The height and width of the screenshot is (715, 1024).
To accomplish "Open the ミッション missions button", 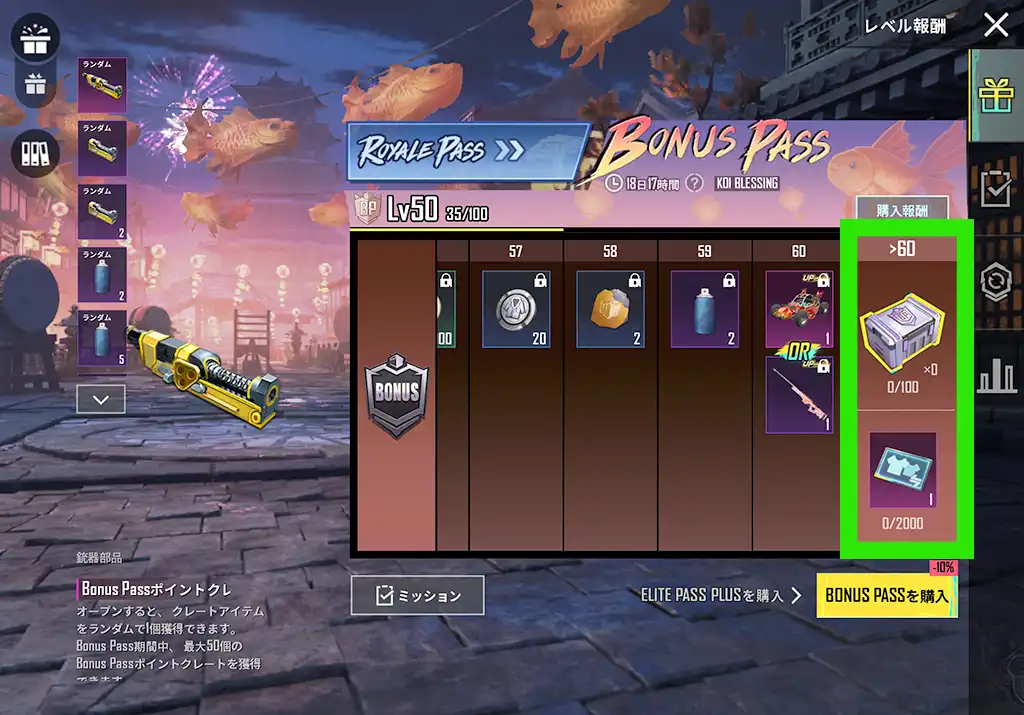I will [x=417, y=595].
